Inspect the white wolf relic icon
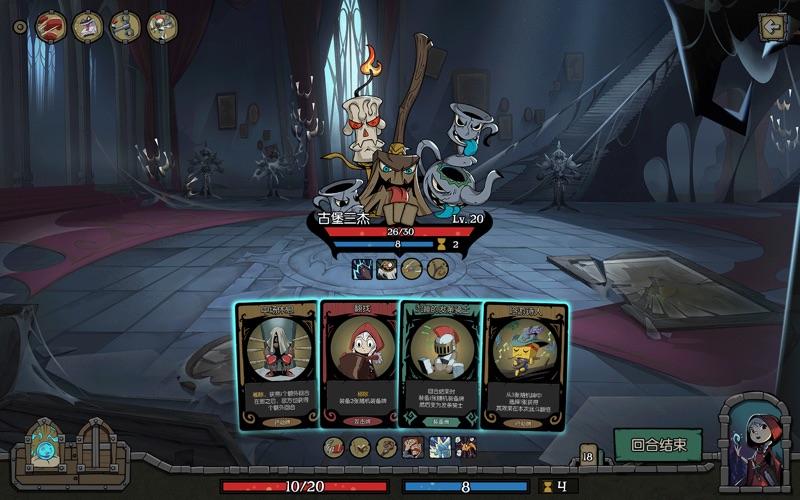The image size is (800, 500). click(88, 27)
